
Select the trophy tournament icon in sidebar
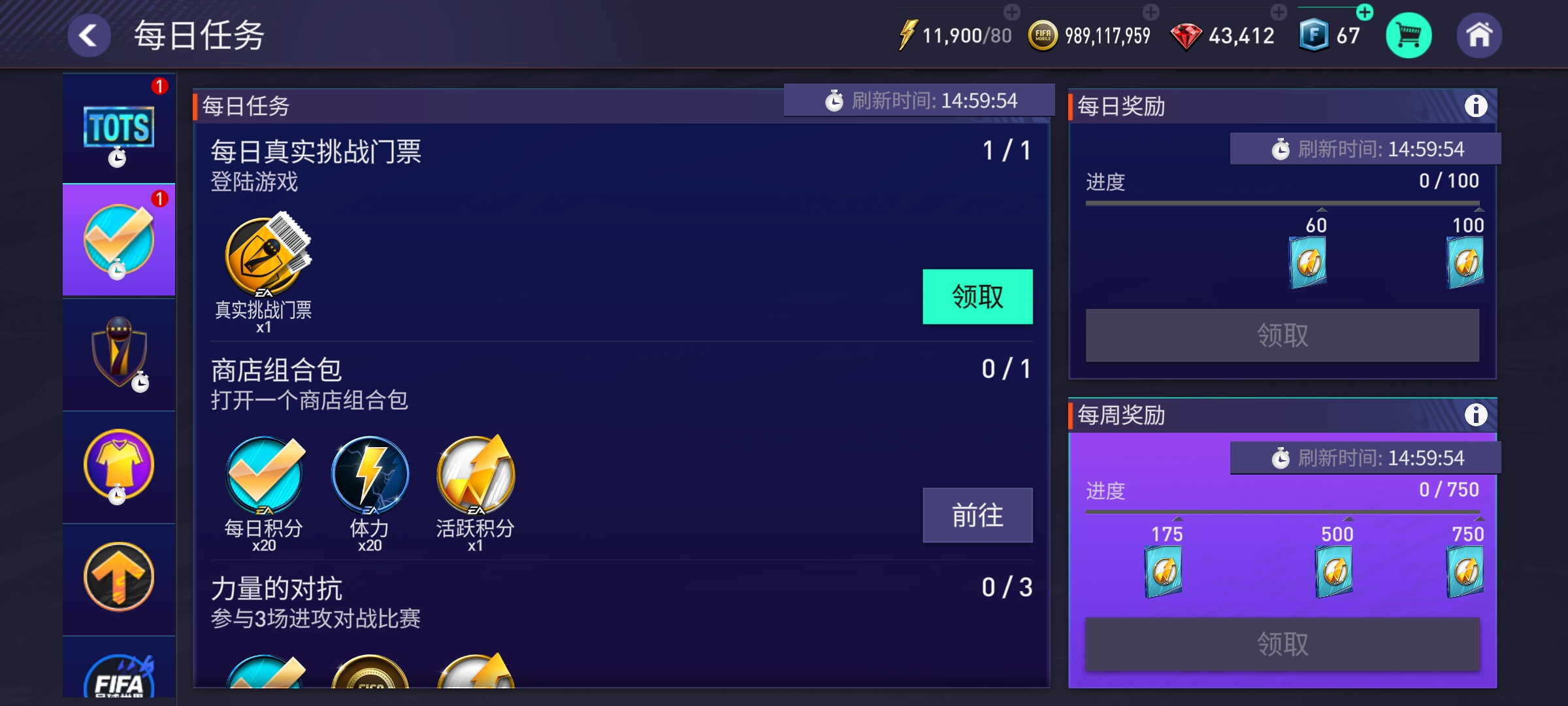click(118, 353)
